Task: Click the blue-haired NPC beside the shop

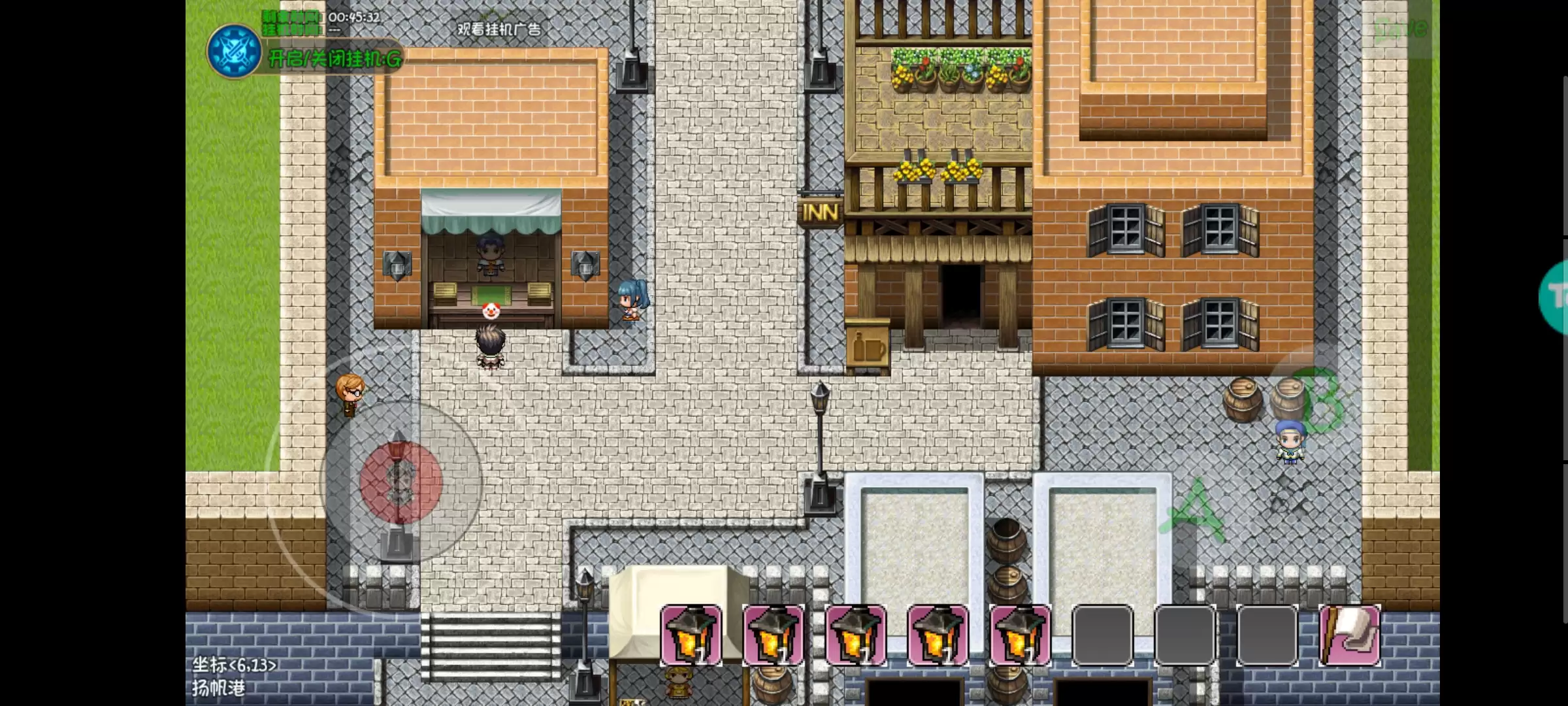Action: (x=629, y=297)
